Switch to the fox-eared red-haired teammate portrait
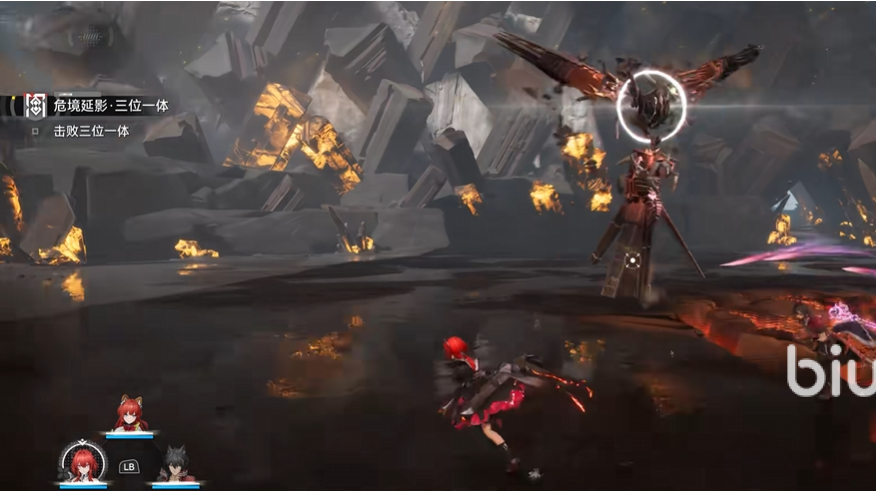The image size is (876, 493). click(x=130, y=414)
